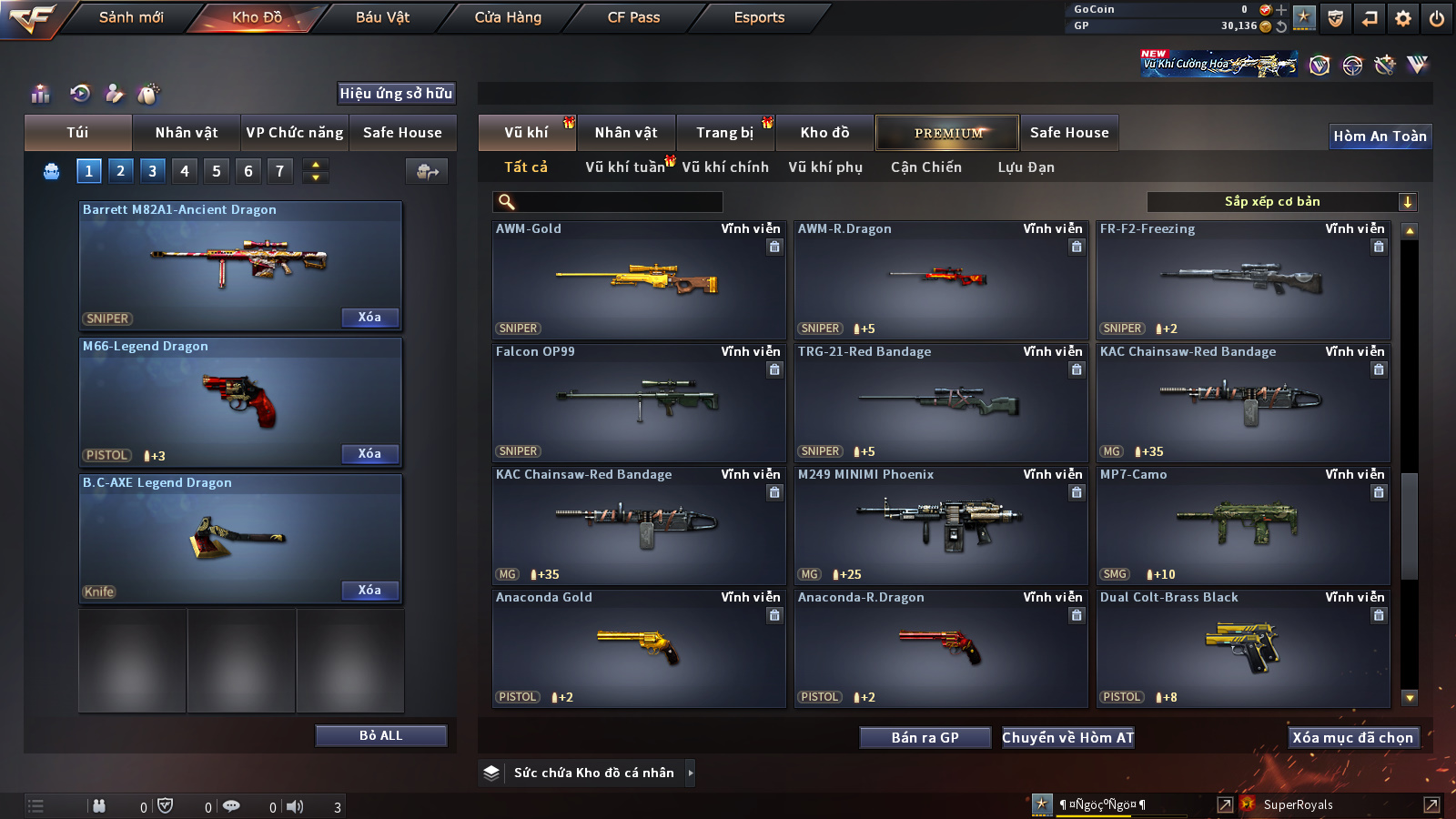
Task: Select bag page number 3
Action: coord(152,170)
